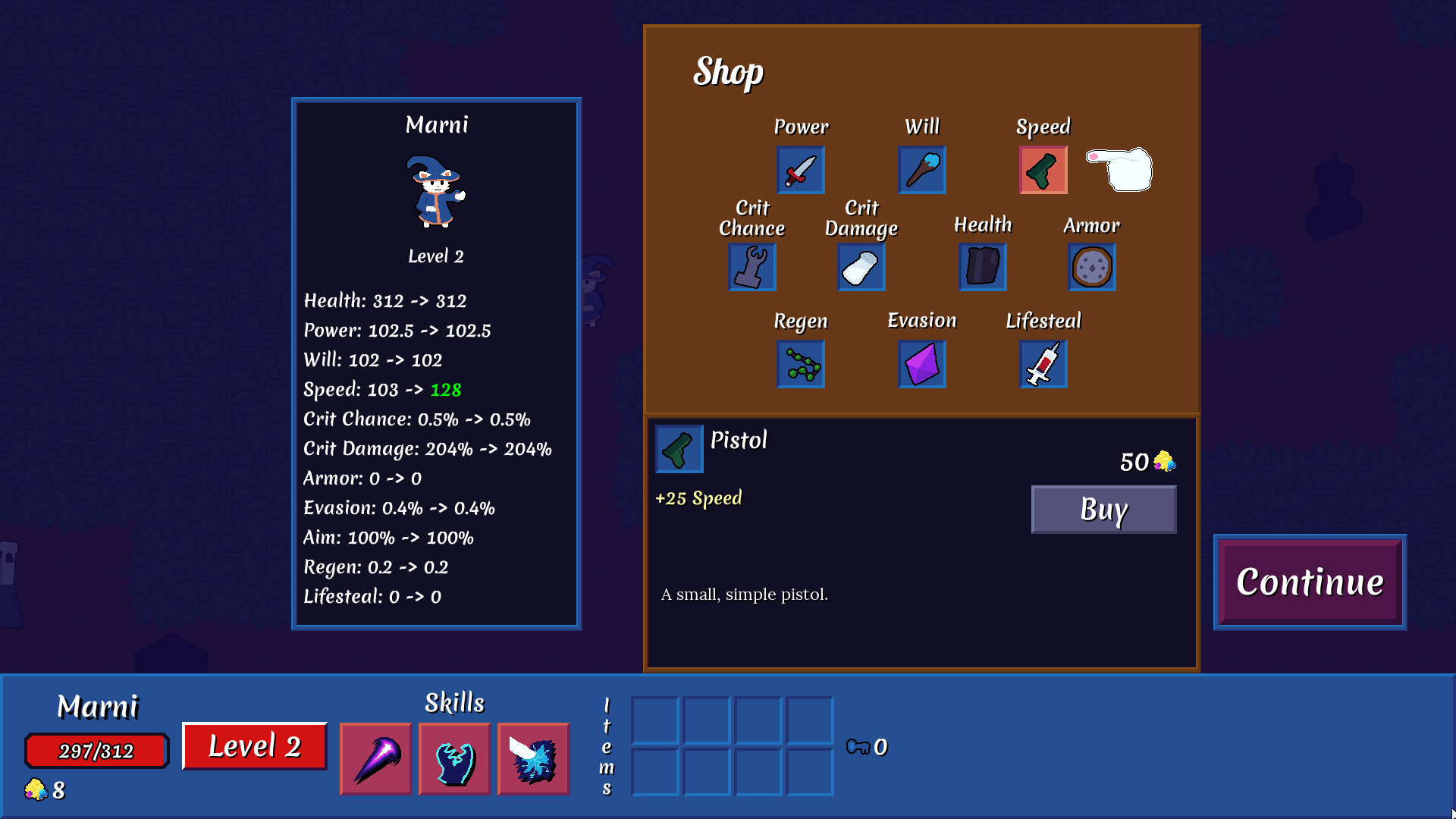Screen dimensions: 1456x819
Task: Select the Level 2 badge near Marni's name
Action: click(254, 746)
